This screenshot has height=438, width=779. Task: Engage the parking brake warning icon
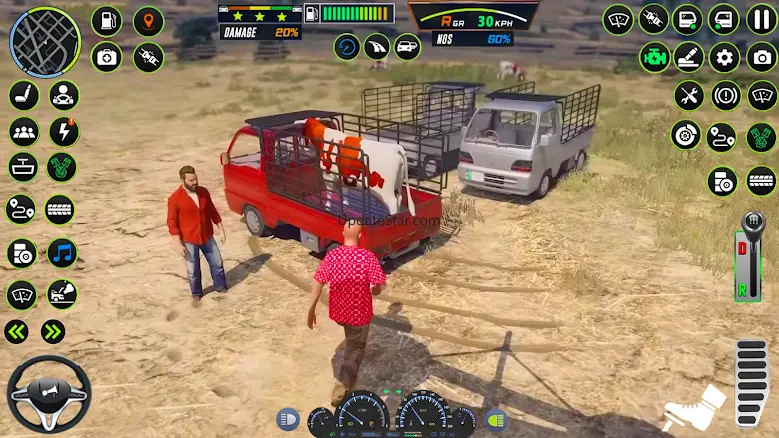click(725, 96)
